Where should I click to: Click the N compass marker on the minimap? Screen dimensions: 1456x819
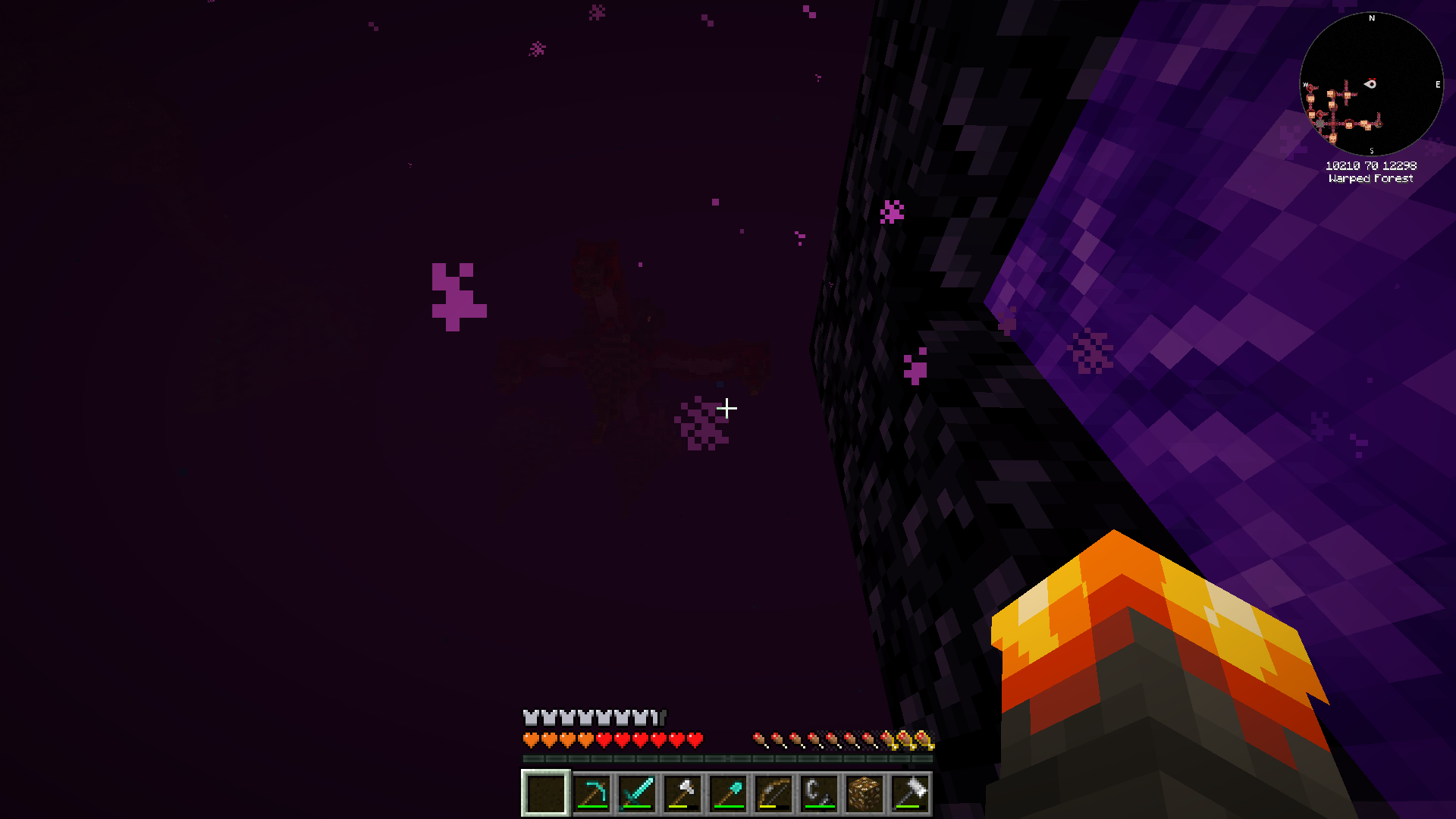pyautogui.click(x=1371, y=19)
